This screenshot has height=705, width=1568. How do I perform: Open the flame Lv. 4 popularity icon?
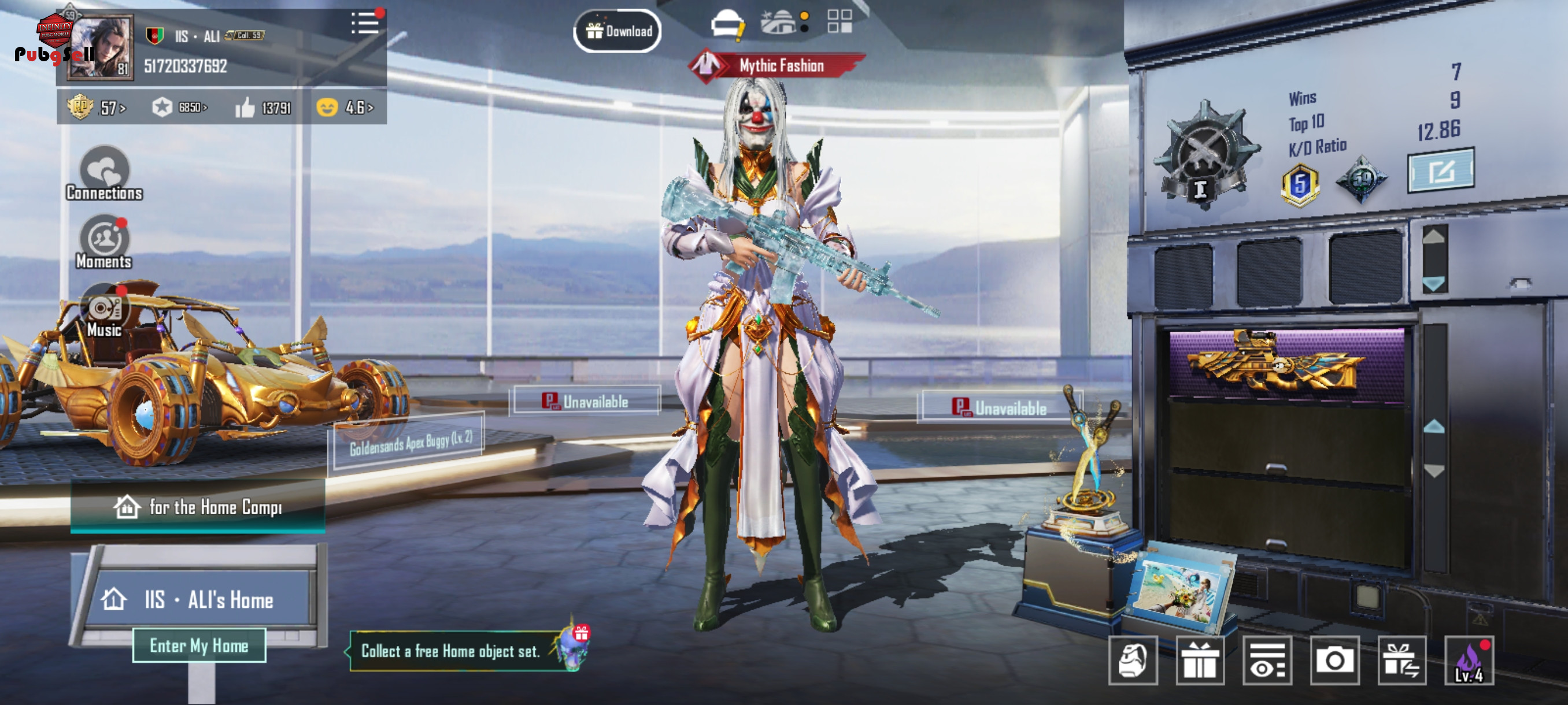pos(1469,661)
